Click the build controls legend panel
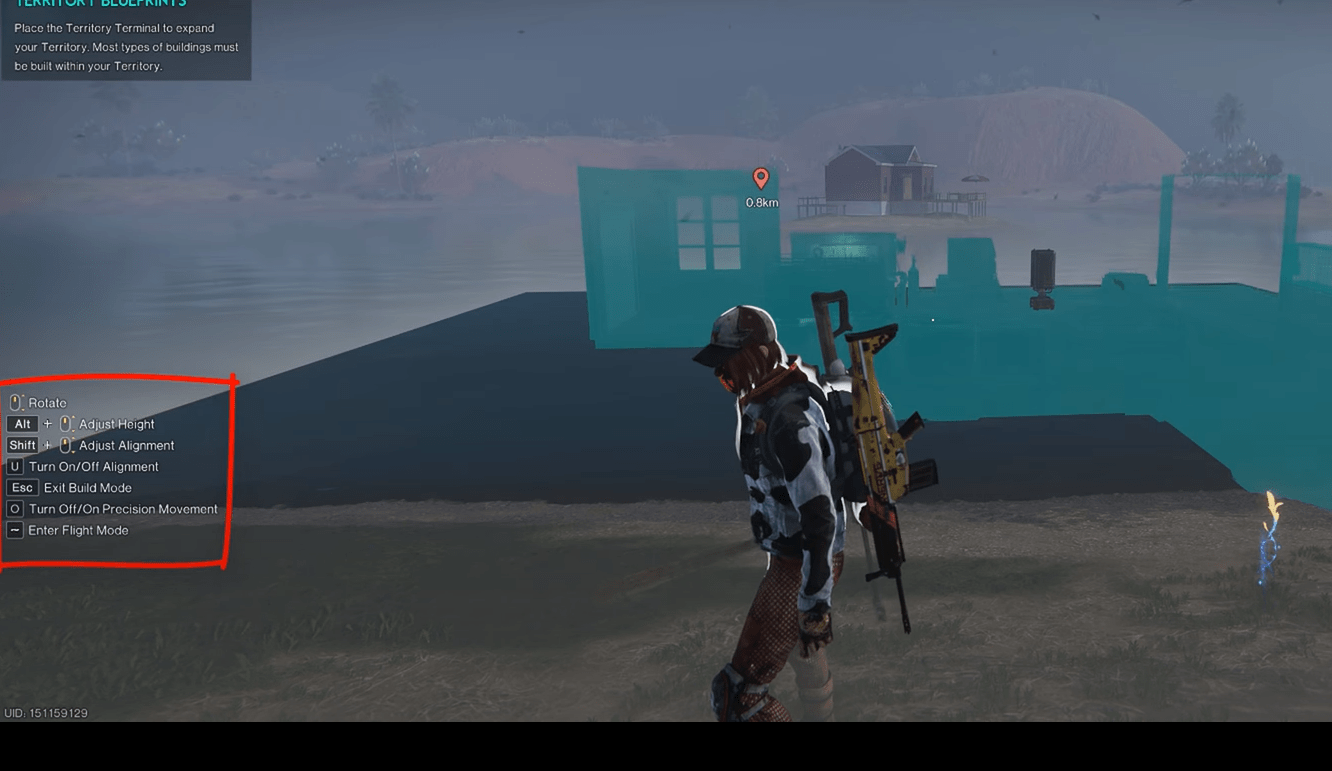Viewport: 1332px width, 771px height. [115, 466]
